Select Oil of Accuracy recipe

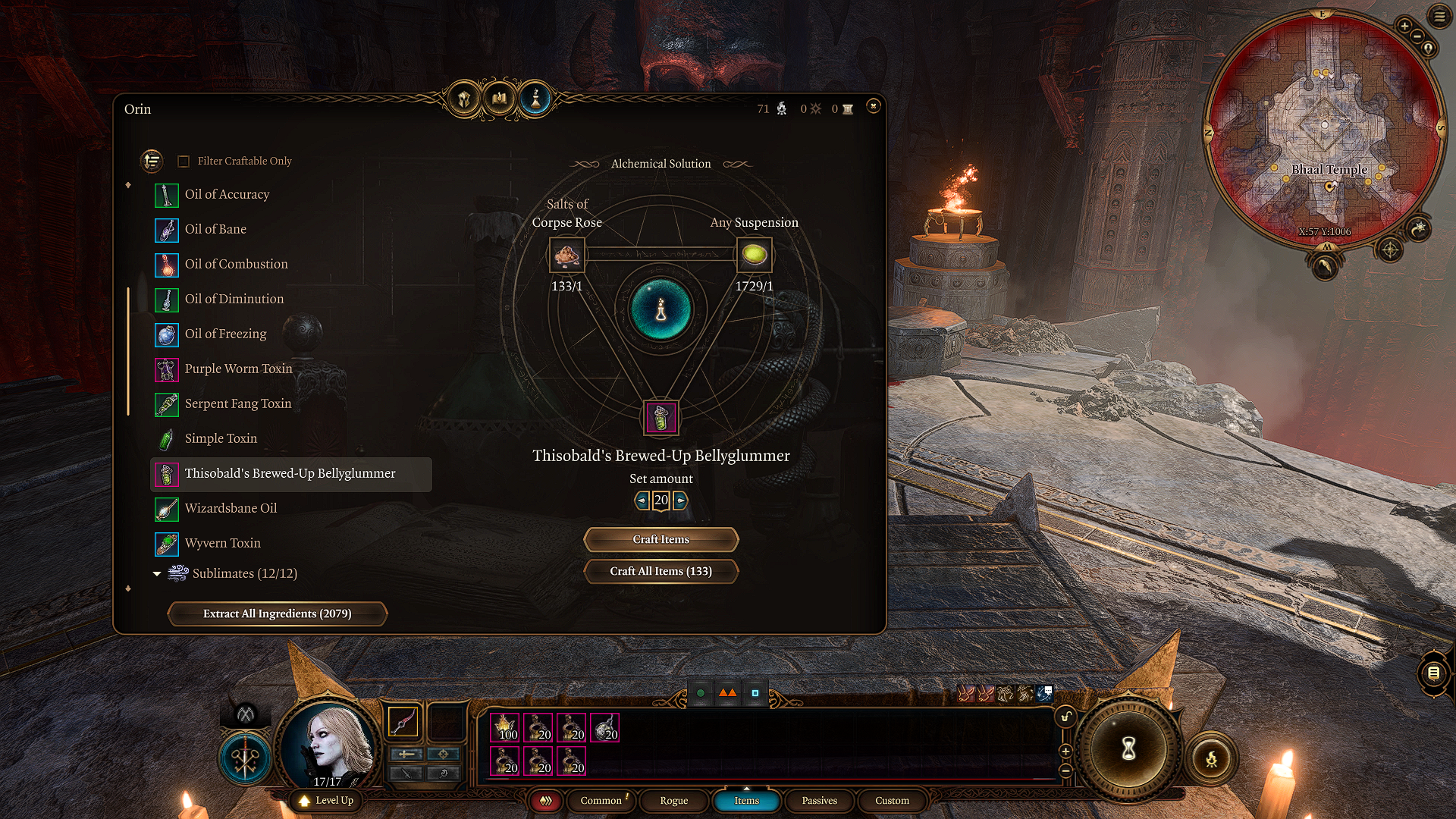click(227, 195)
